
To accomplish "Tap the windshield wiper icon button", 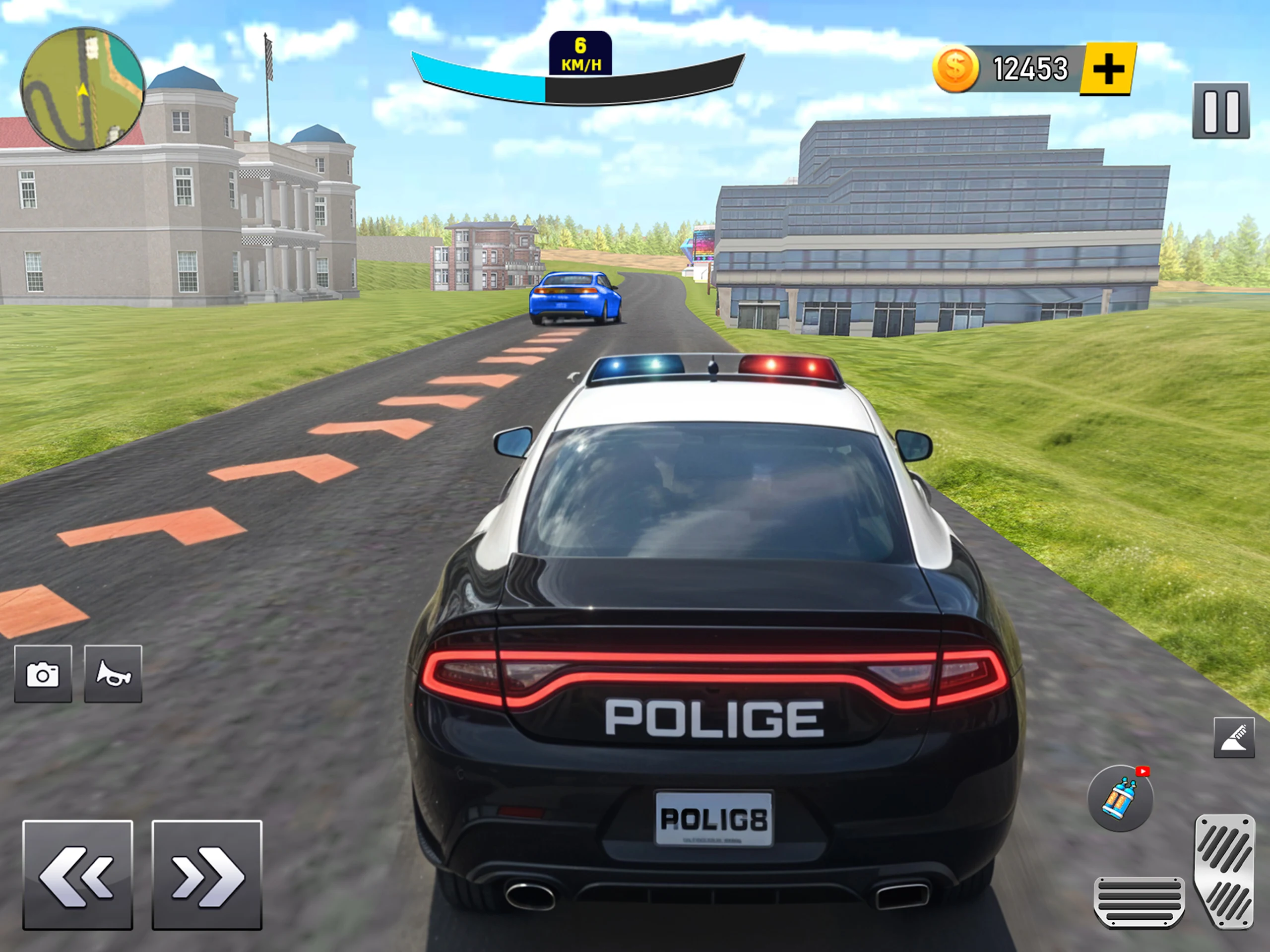I will [x=1234, y=738].
